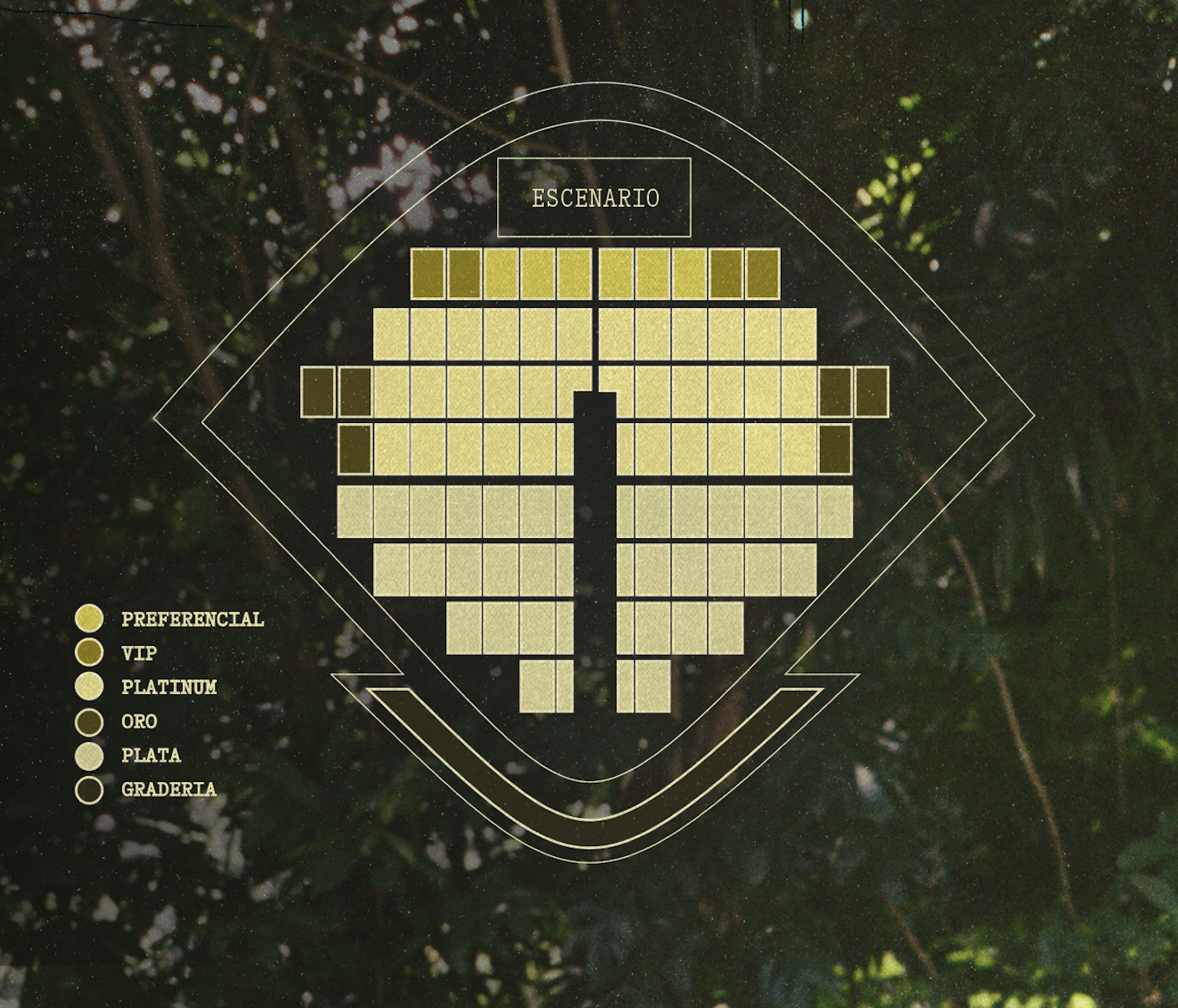Select the PREFERENCIAL legend entry
Image resolution: width=1178 pixels, height=1008 pixels.
coord(192,619)
